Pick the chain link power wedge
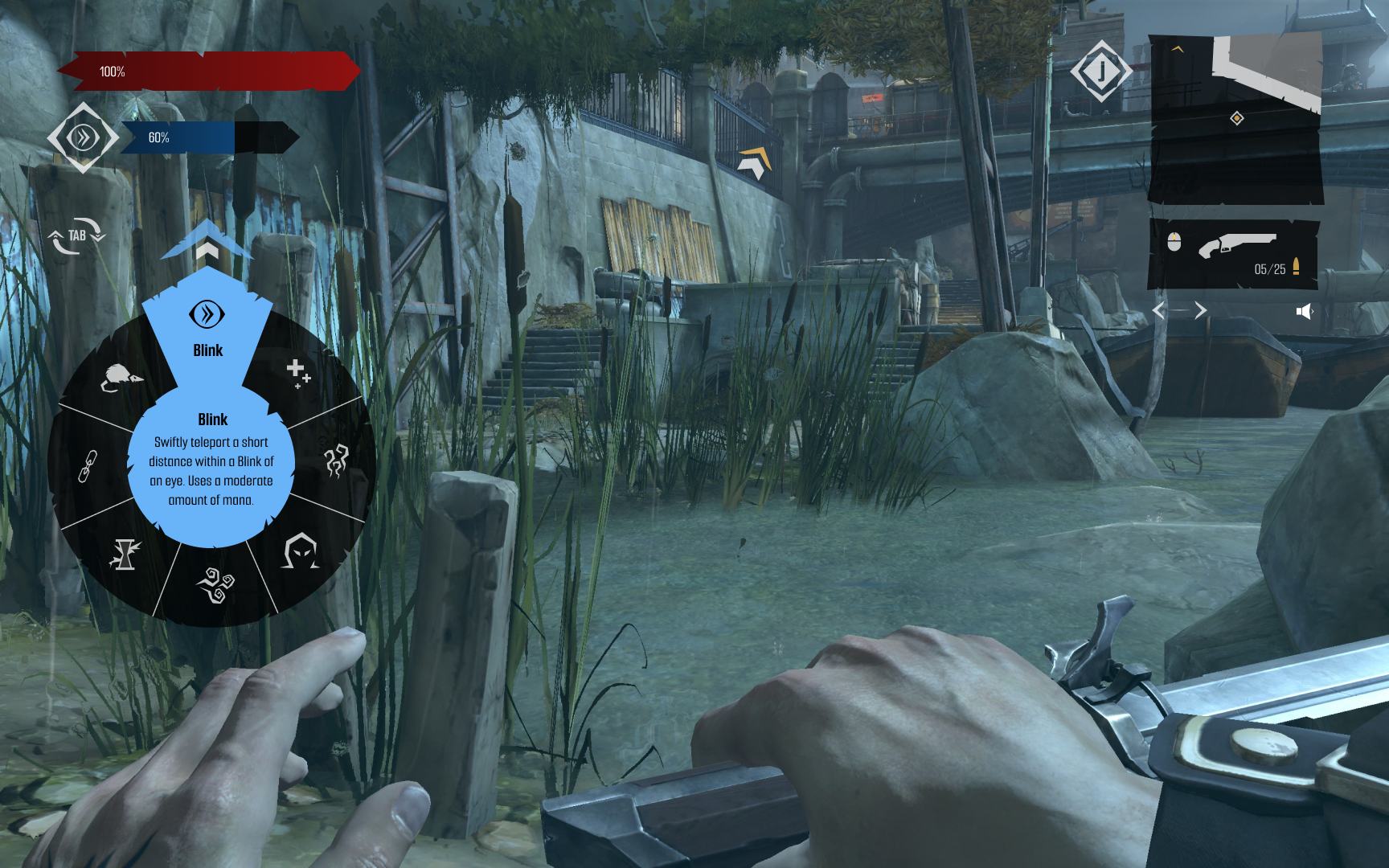This screenshot has height=868, width=1389. (88, 466)
